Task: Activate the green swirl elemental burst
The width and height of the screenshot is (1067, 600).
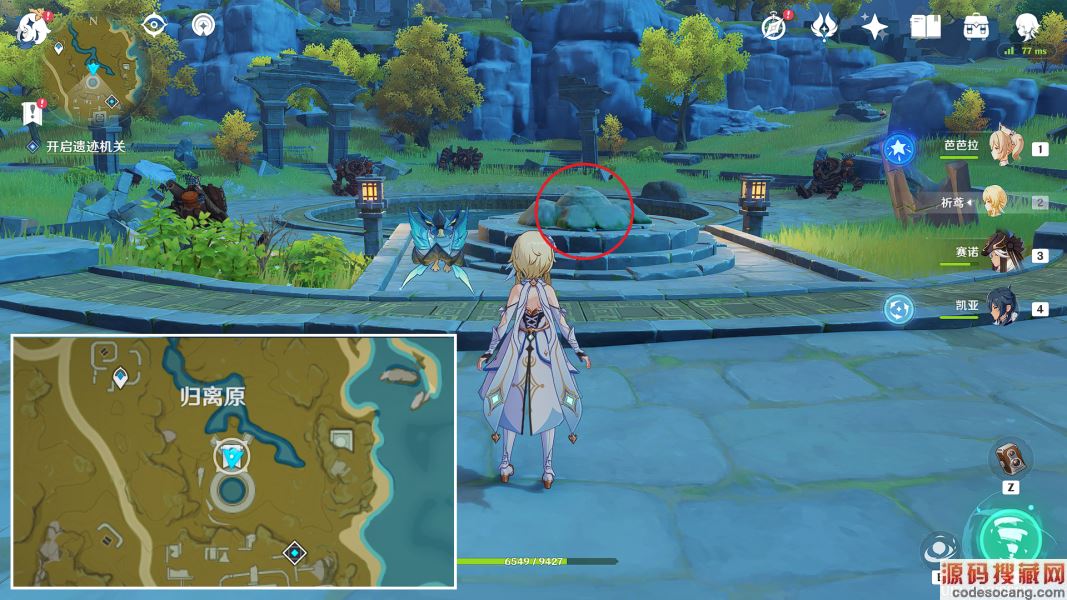Action: tap(1011, 540)
